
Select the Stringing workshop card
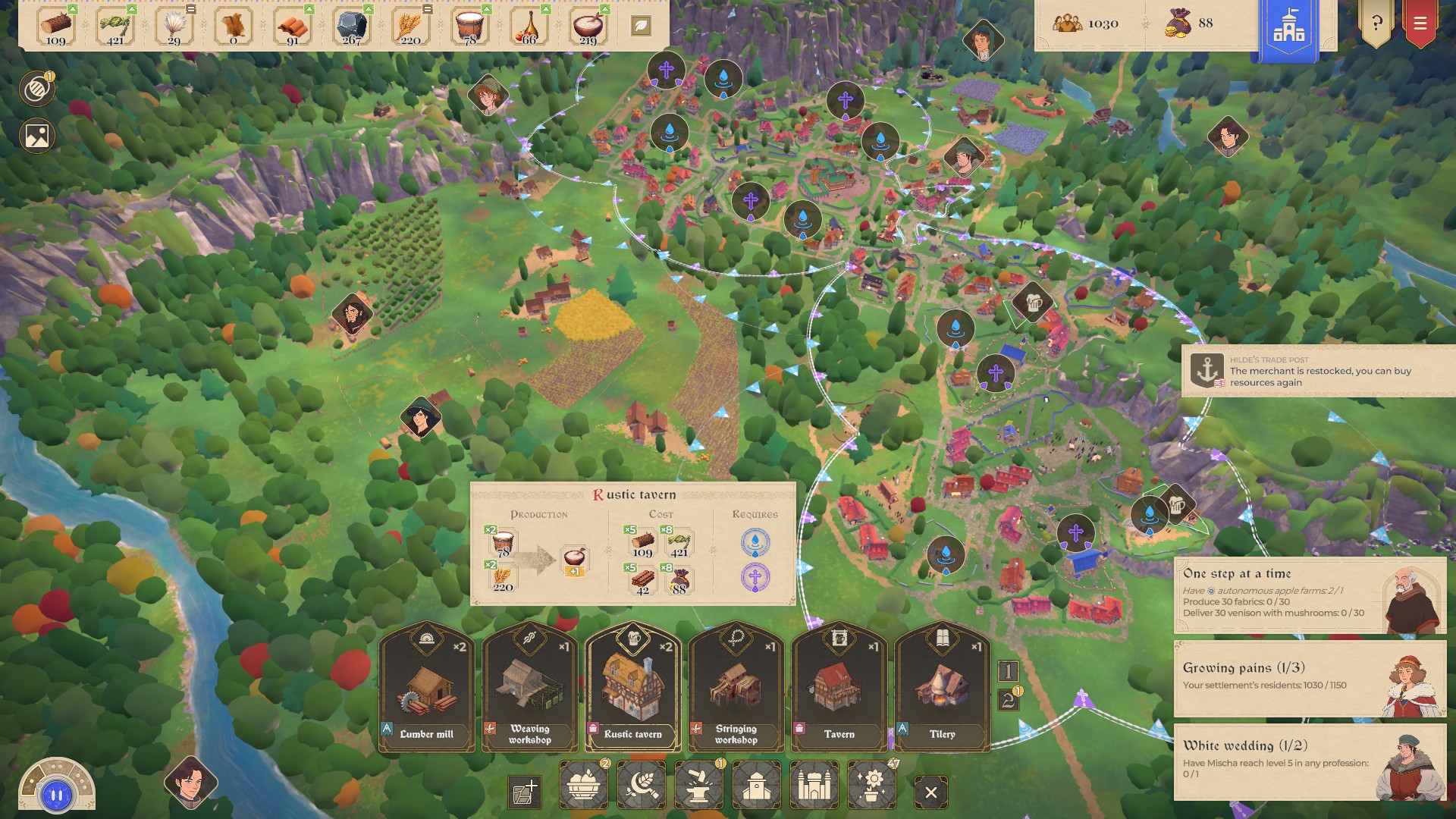point(736,689)
